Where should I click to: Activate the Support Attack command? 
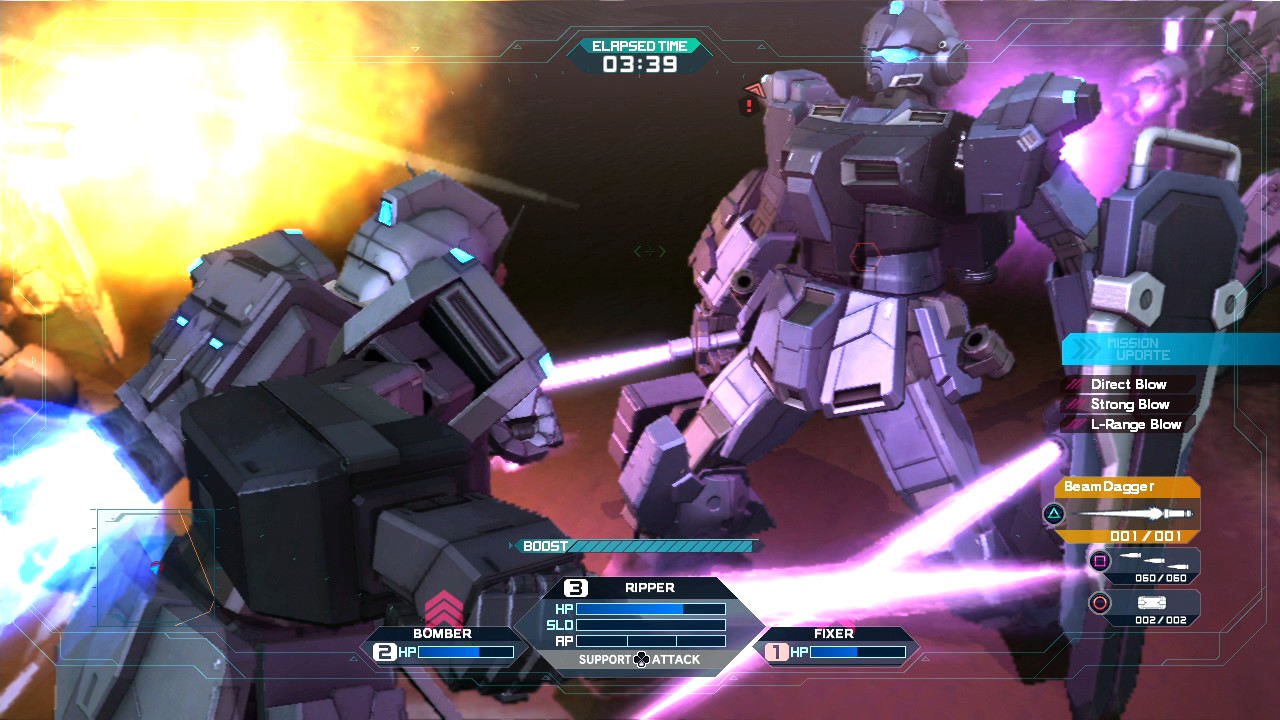[x=640, y=659]
